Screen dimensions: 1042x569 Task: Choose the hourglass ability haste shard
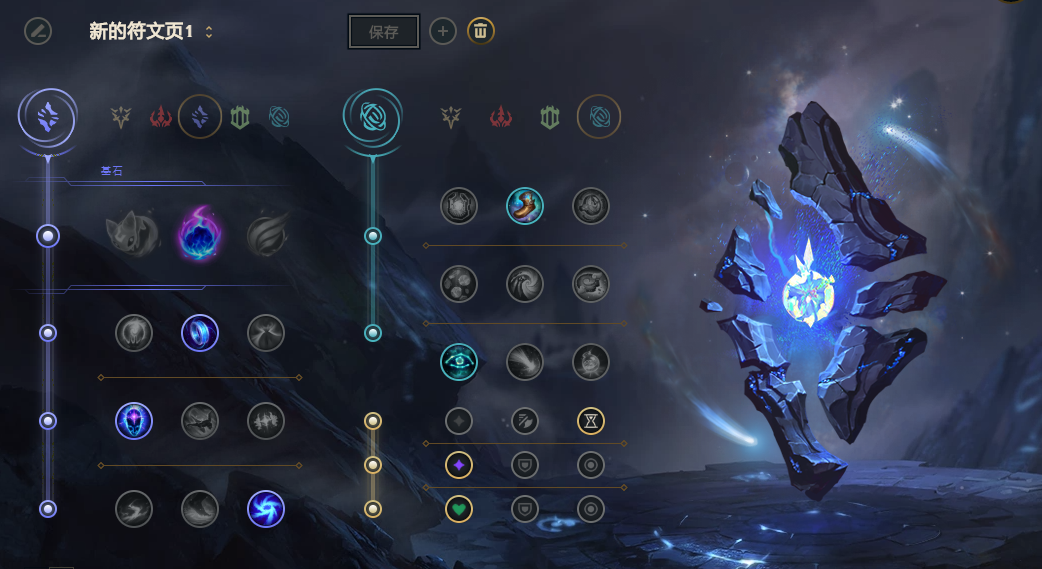pos(591,421)
